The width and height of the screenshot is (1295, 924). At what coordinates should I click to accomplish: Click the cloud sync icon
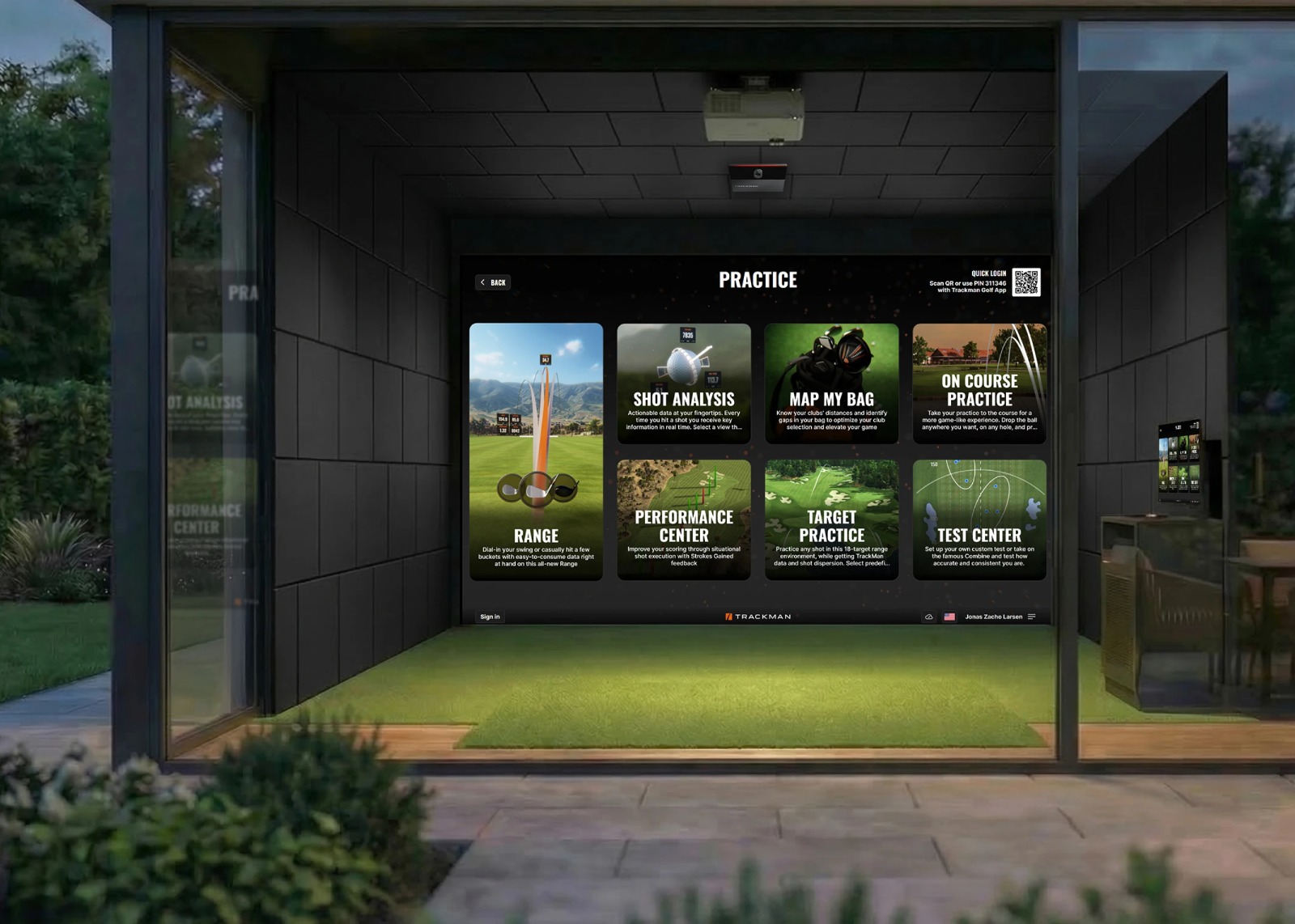pos(928,617)
